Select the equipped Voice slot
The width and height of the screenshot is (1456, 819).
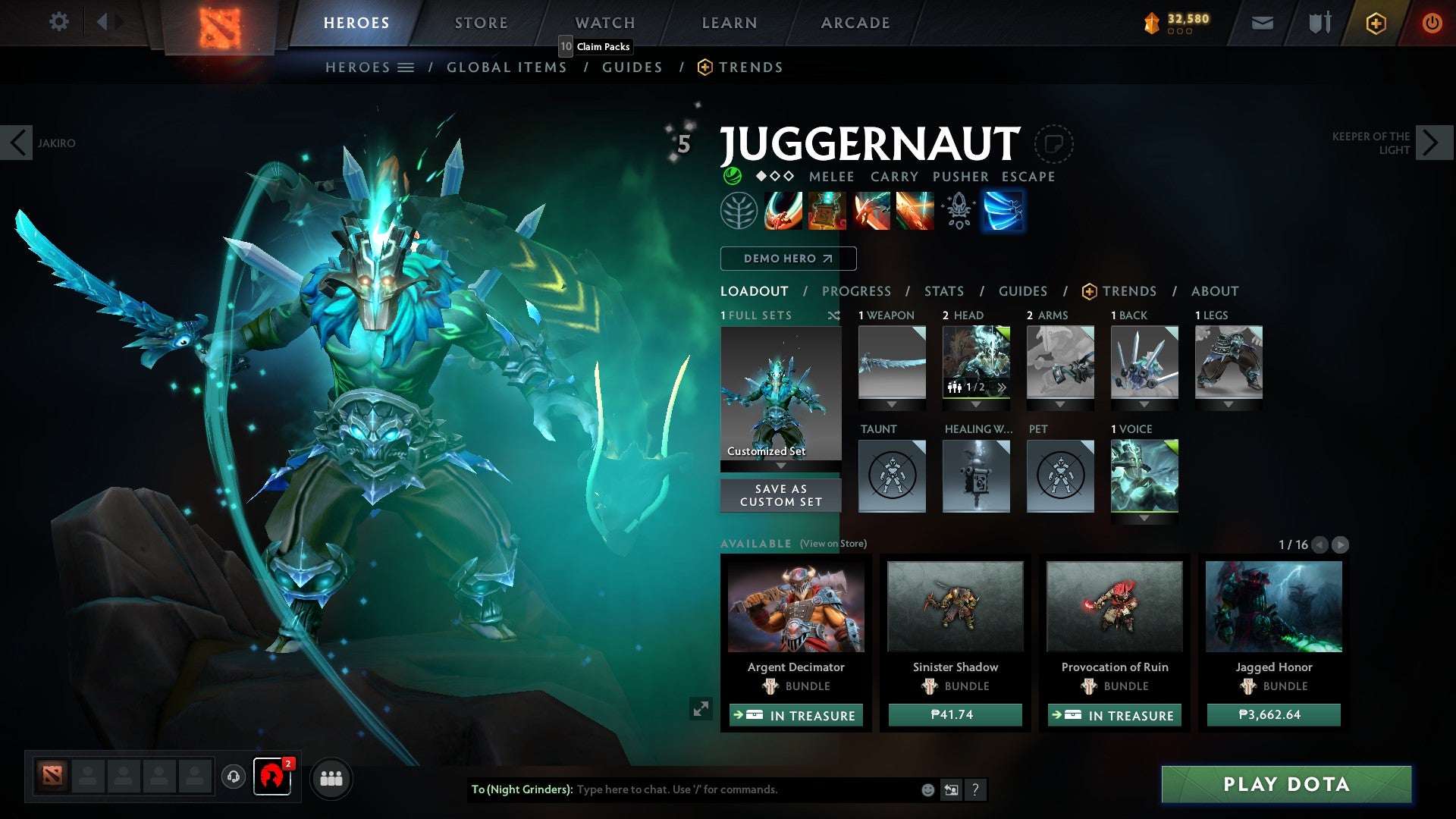1144,476
